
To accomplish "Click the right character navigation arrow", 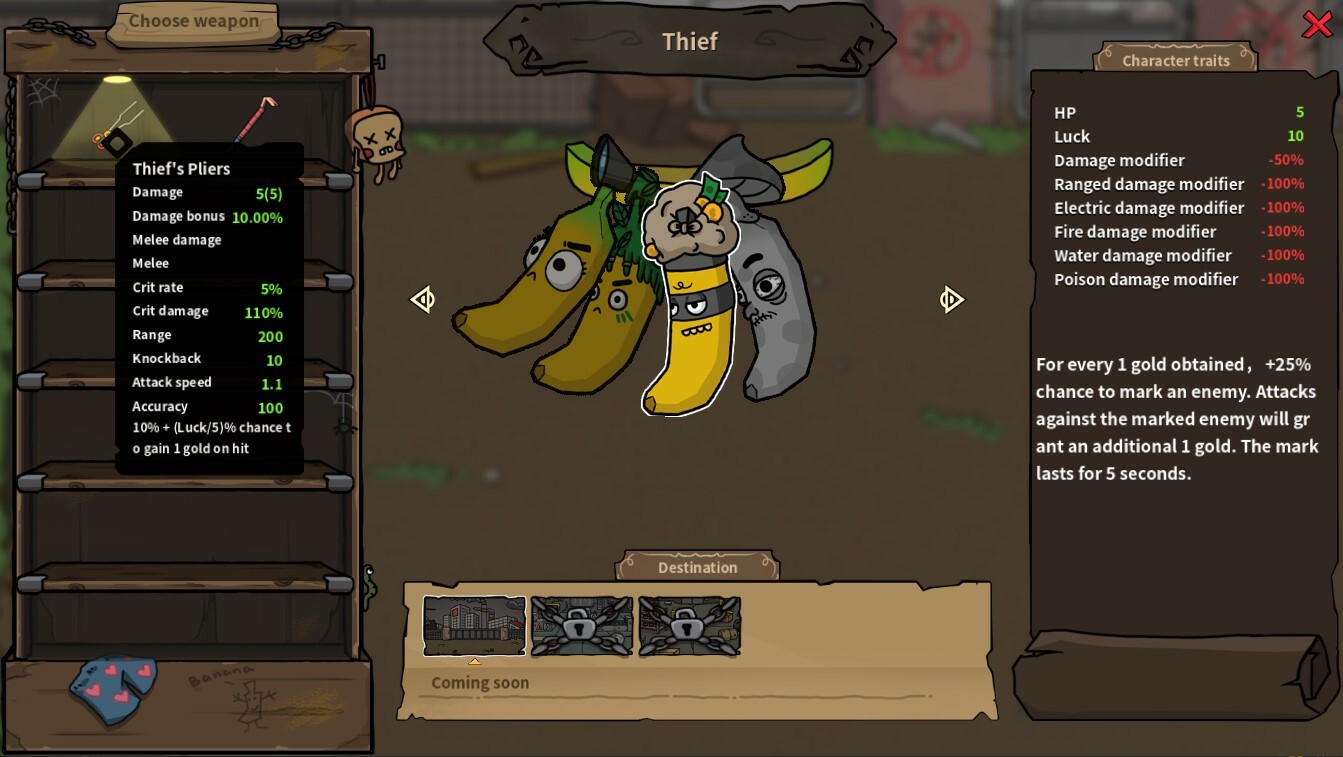I will point(951,299).
